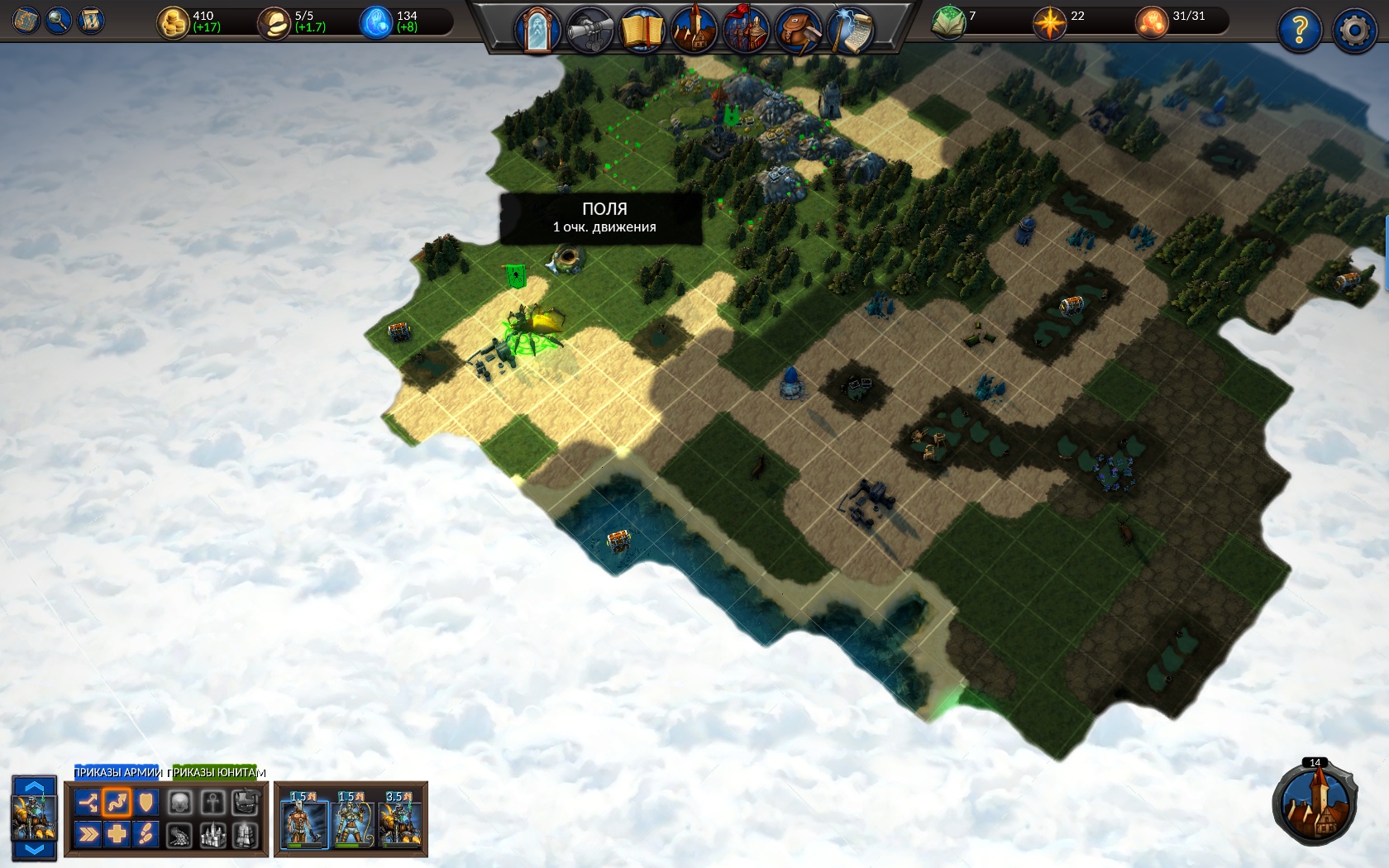Open the help question mark button
Screen dimensions: 1389x868
click(1299, 31)
